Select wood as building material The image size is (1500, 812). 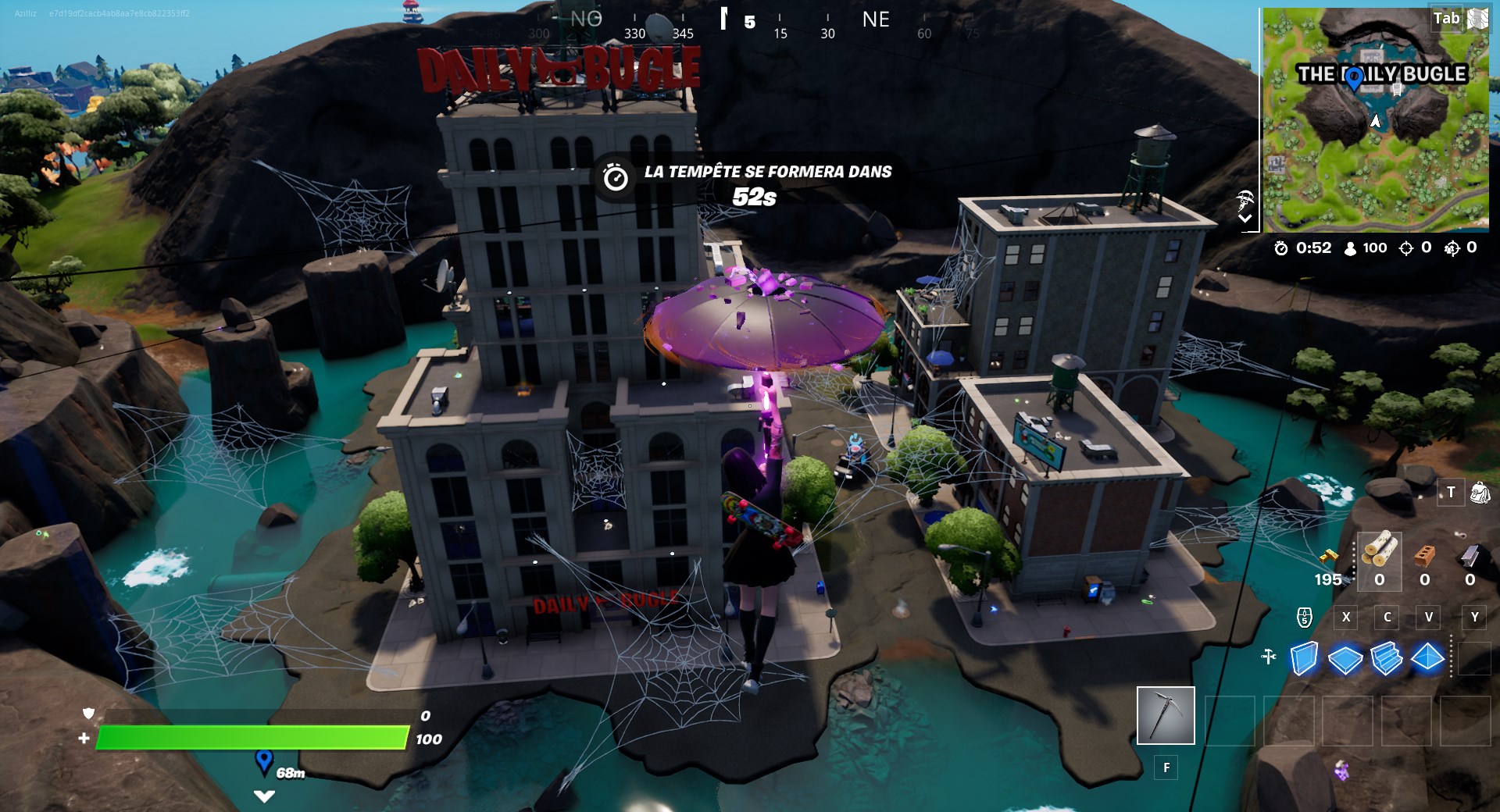1379,550
